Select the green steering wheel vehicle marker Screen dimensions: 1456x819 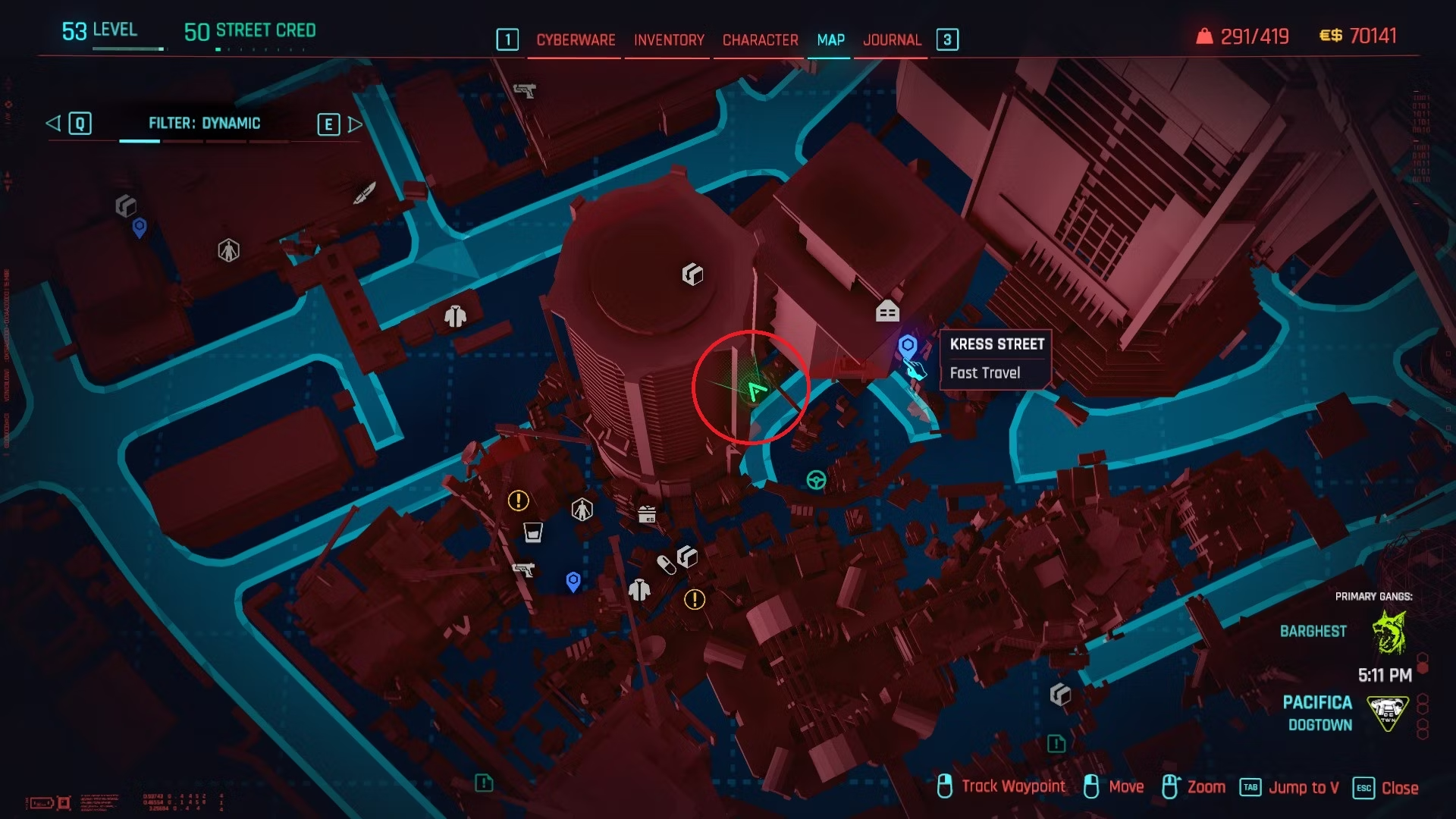click(x=816, y=480)
